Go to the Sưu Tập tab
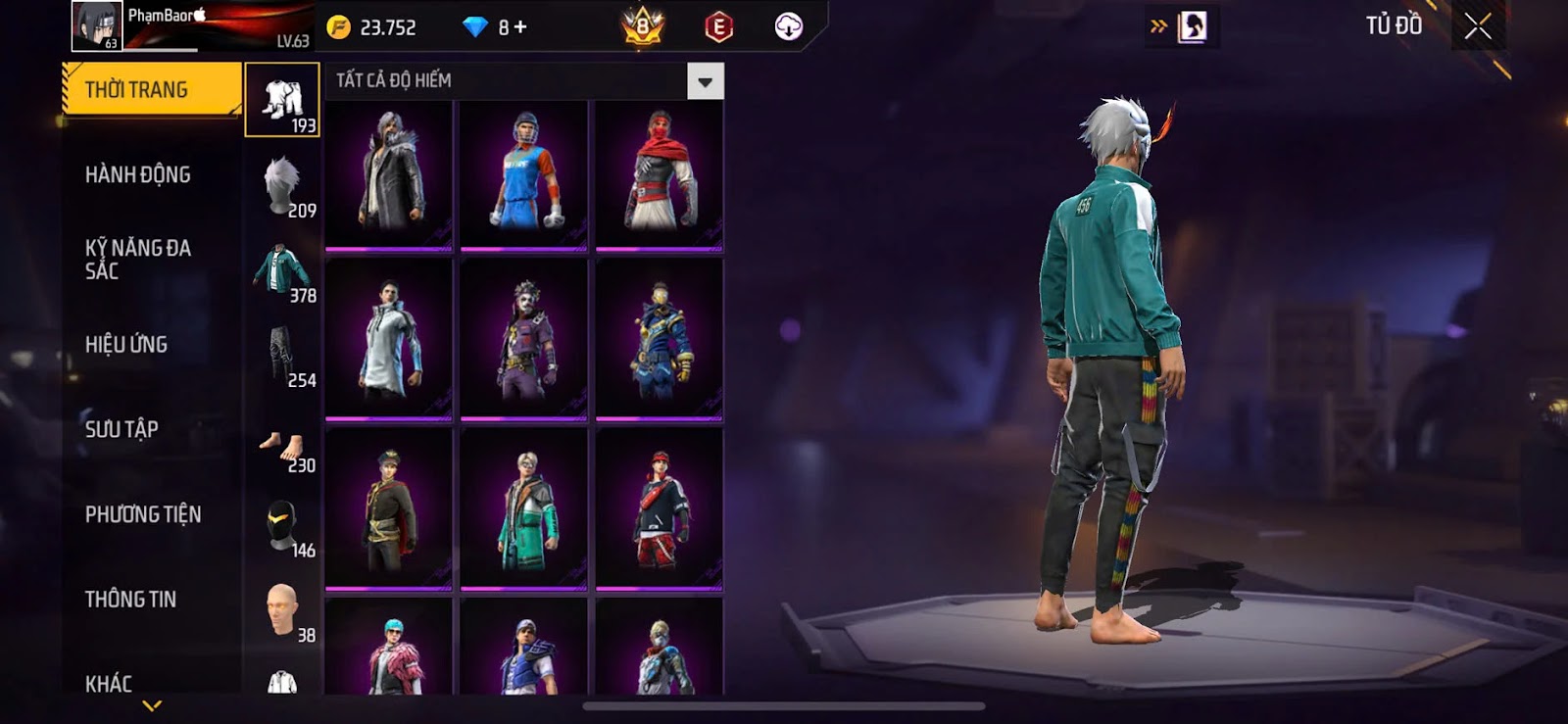Image resolution: width=1568 pixels, height=724 pixels. pyautogui.click(x=122, y=429)
